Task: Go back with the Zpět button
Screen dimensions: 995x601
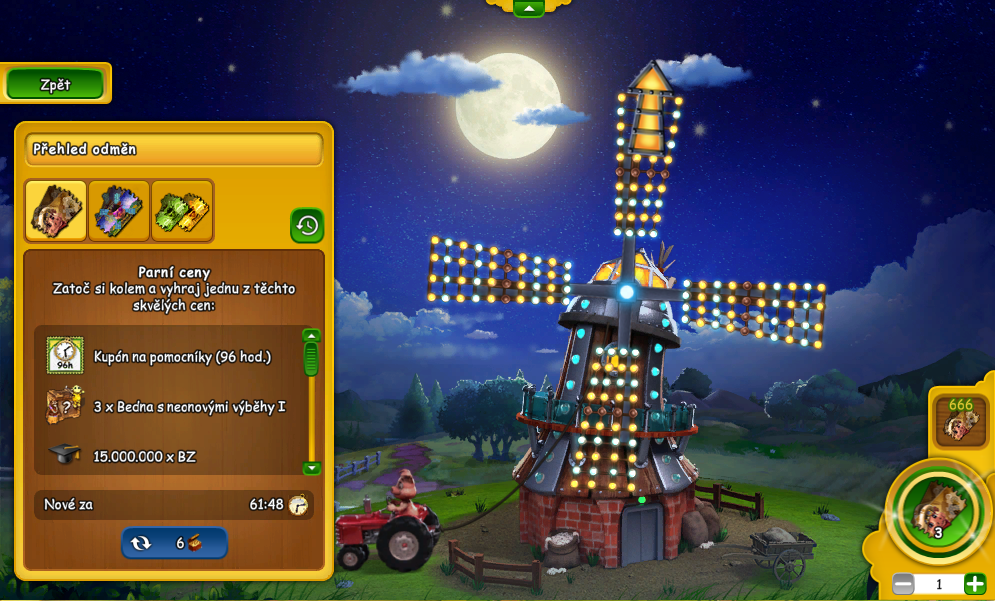Action: pos(55,85)
